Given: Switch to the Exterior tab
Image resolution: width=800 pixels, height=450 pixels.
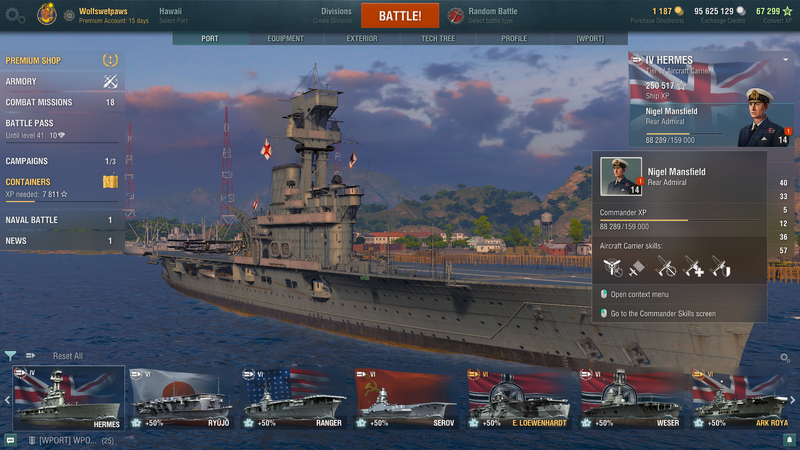Looking at the screenshot, I should point(362,39).
